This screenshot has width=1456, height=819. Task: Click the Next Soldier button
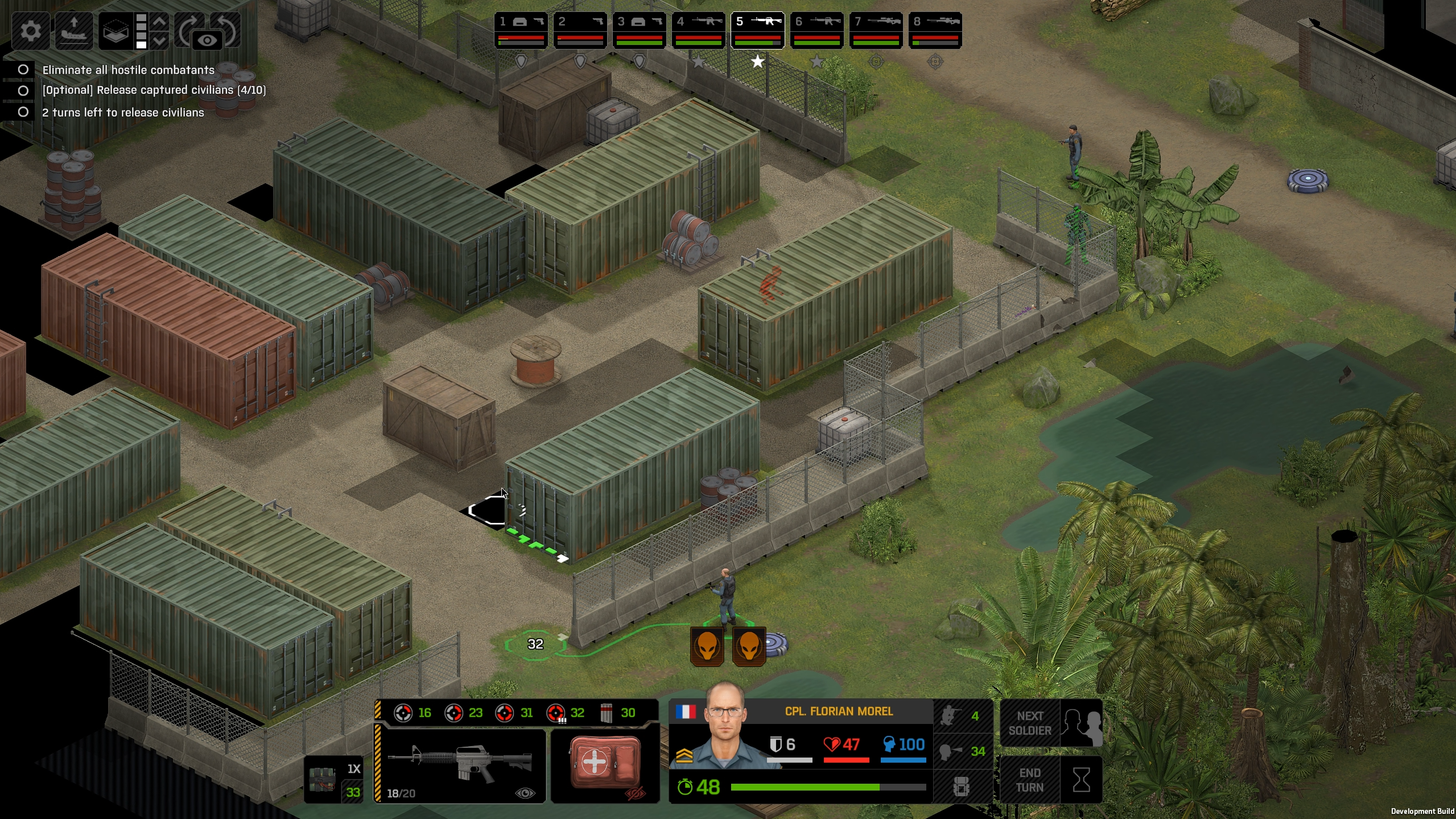pos(1050,723)
